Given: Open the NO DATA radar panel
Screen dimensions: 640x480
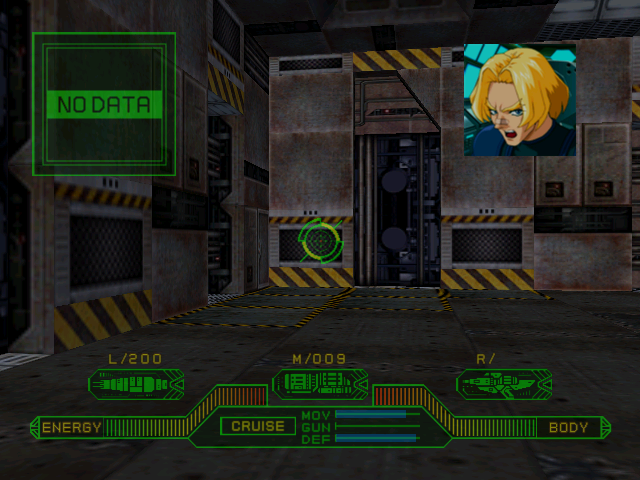Looking at the screenshot, I should coord(104,103).
